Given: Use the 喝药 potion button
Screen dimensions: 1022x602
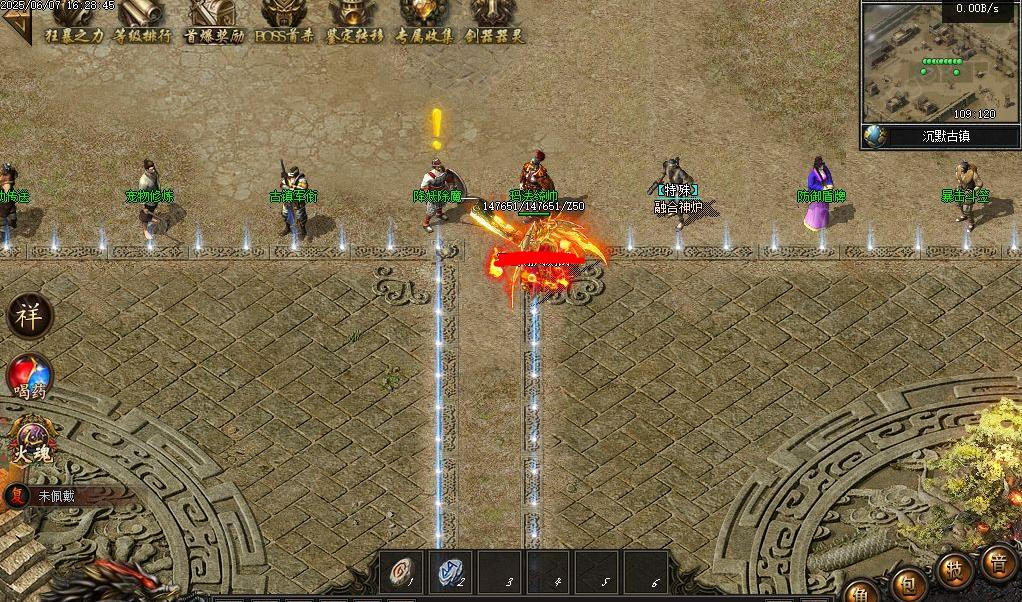Looking at the screenshot, I should point(29,378).
